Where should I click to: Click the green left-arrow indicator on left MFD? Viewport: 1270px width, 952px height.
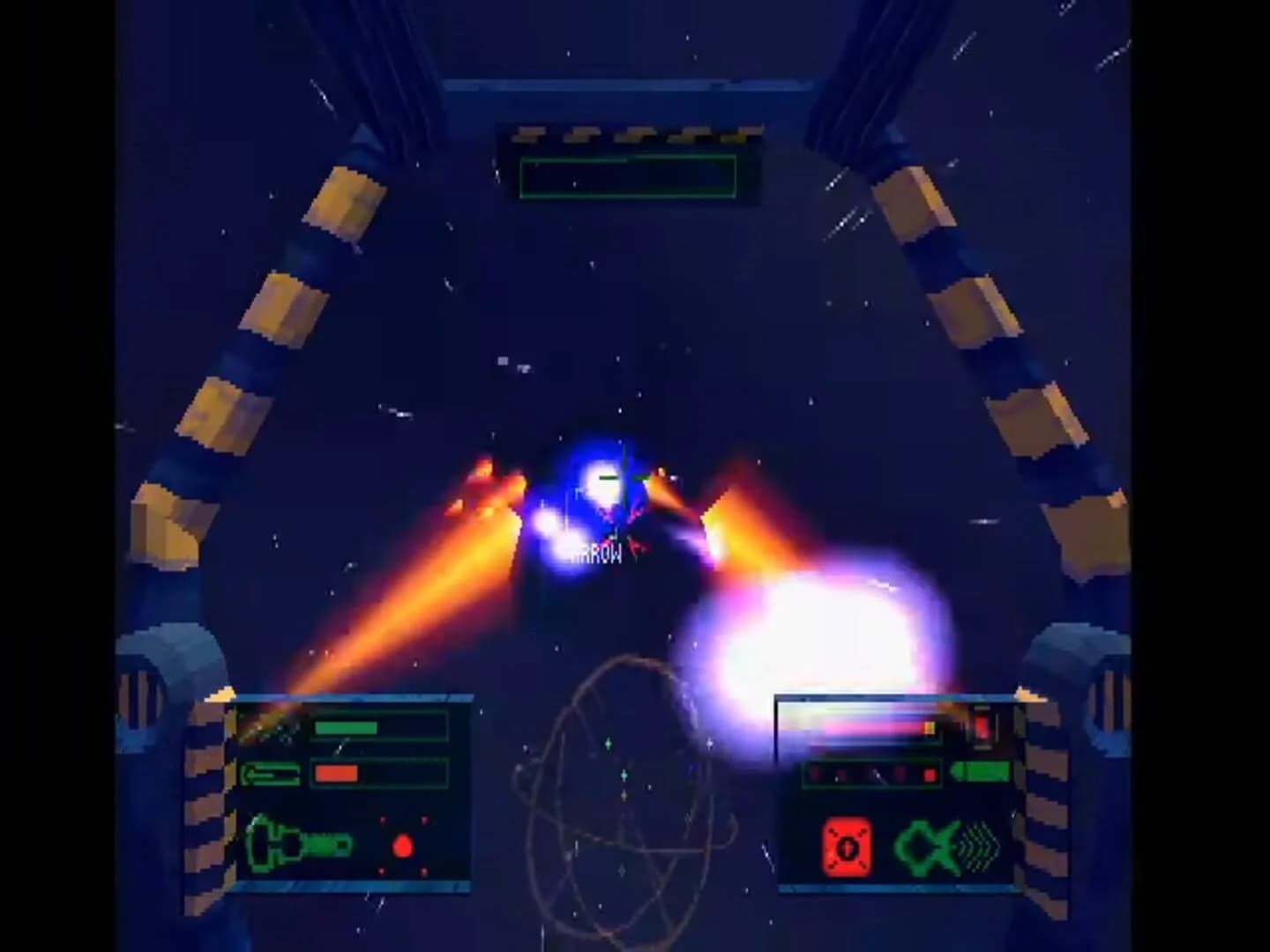click(x=272, y=773)
